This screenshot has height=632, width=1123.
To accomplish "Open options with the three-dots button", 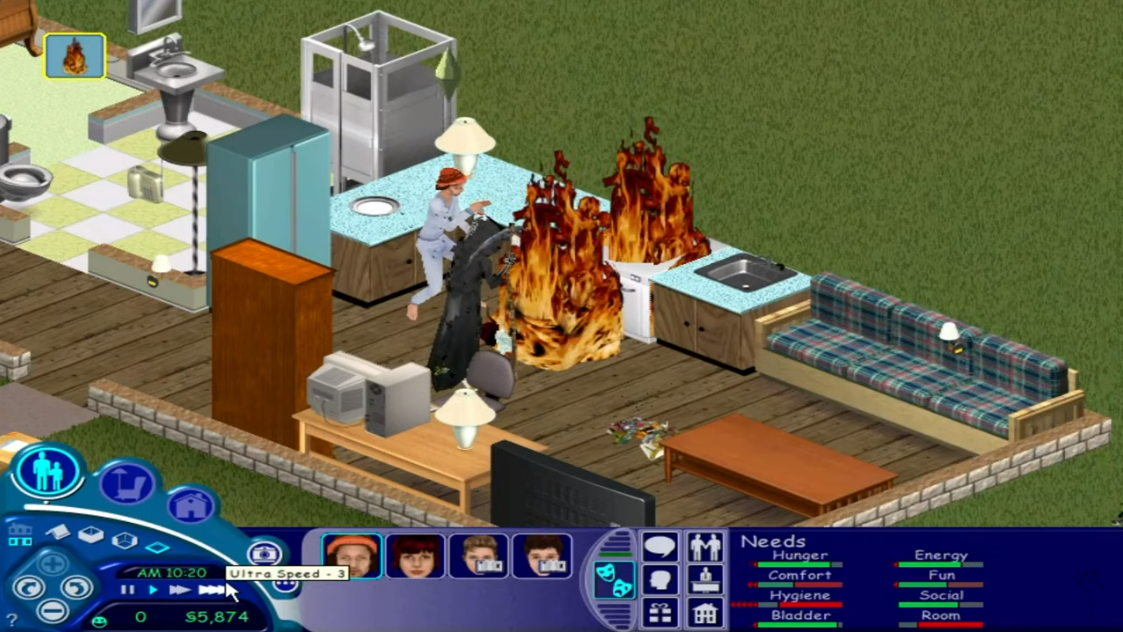I will pyautogui.click(x=285, y=585).
